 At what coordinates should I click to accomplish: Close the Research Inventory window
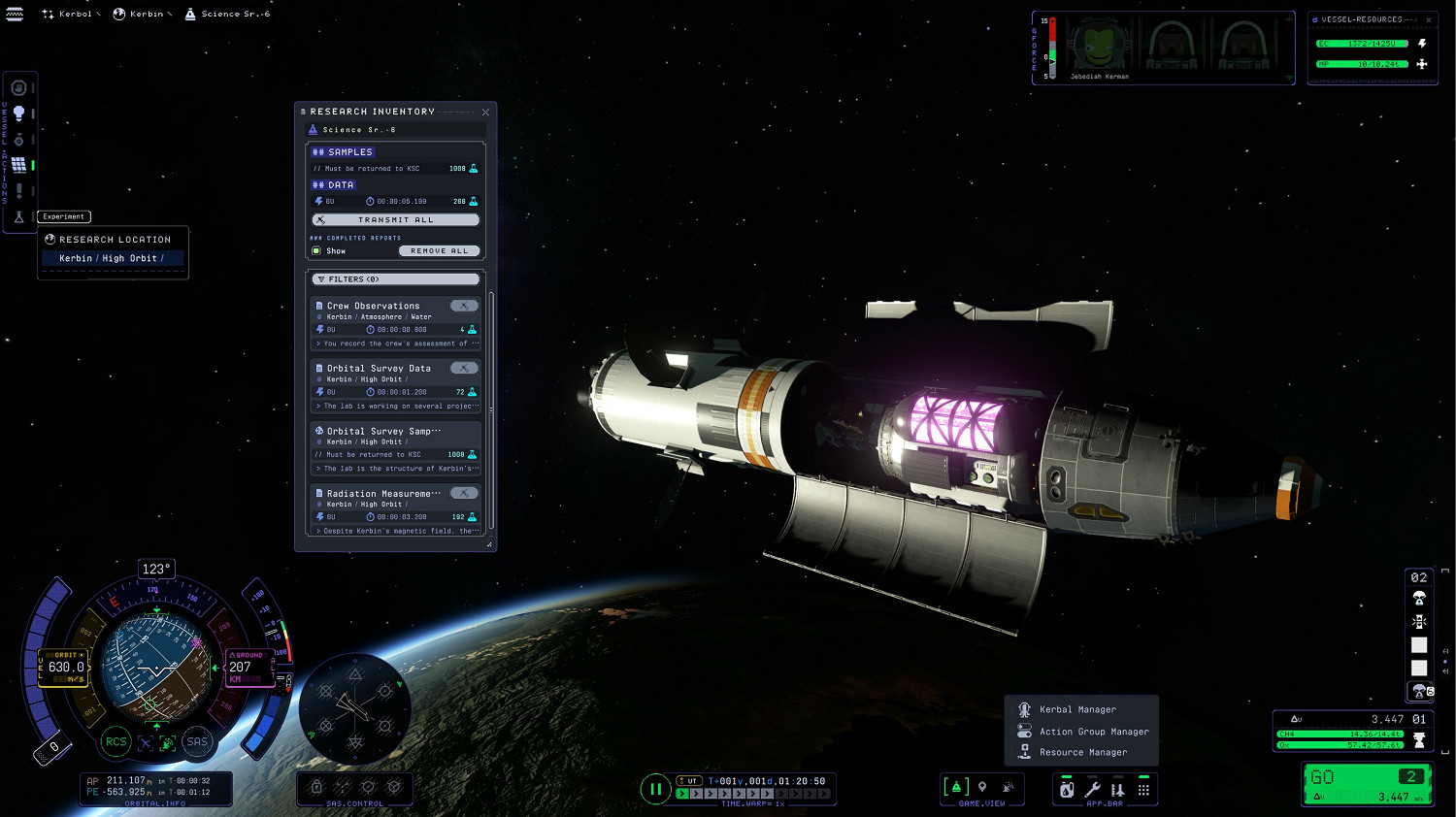tap(485, 113)
